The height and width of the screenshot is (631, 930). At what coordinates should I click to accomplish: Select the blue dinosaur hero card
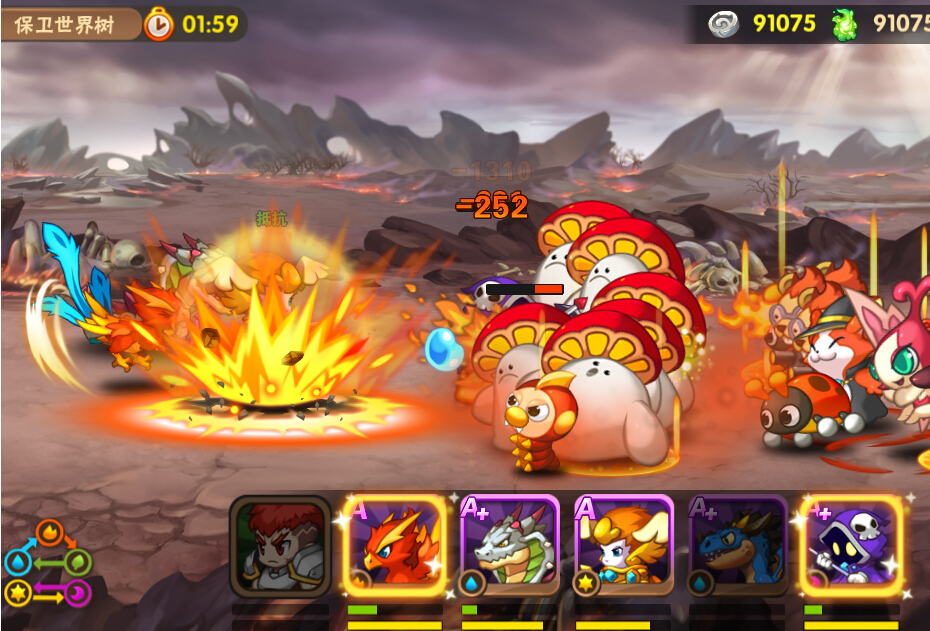tap(738, 545)
